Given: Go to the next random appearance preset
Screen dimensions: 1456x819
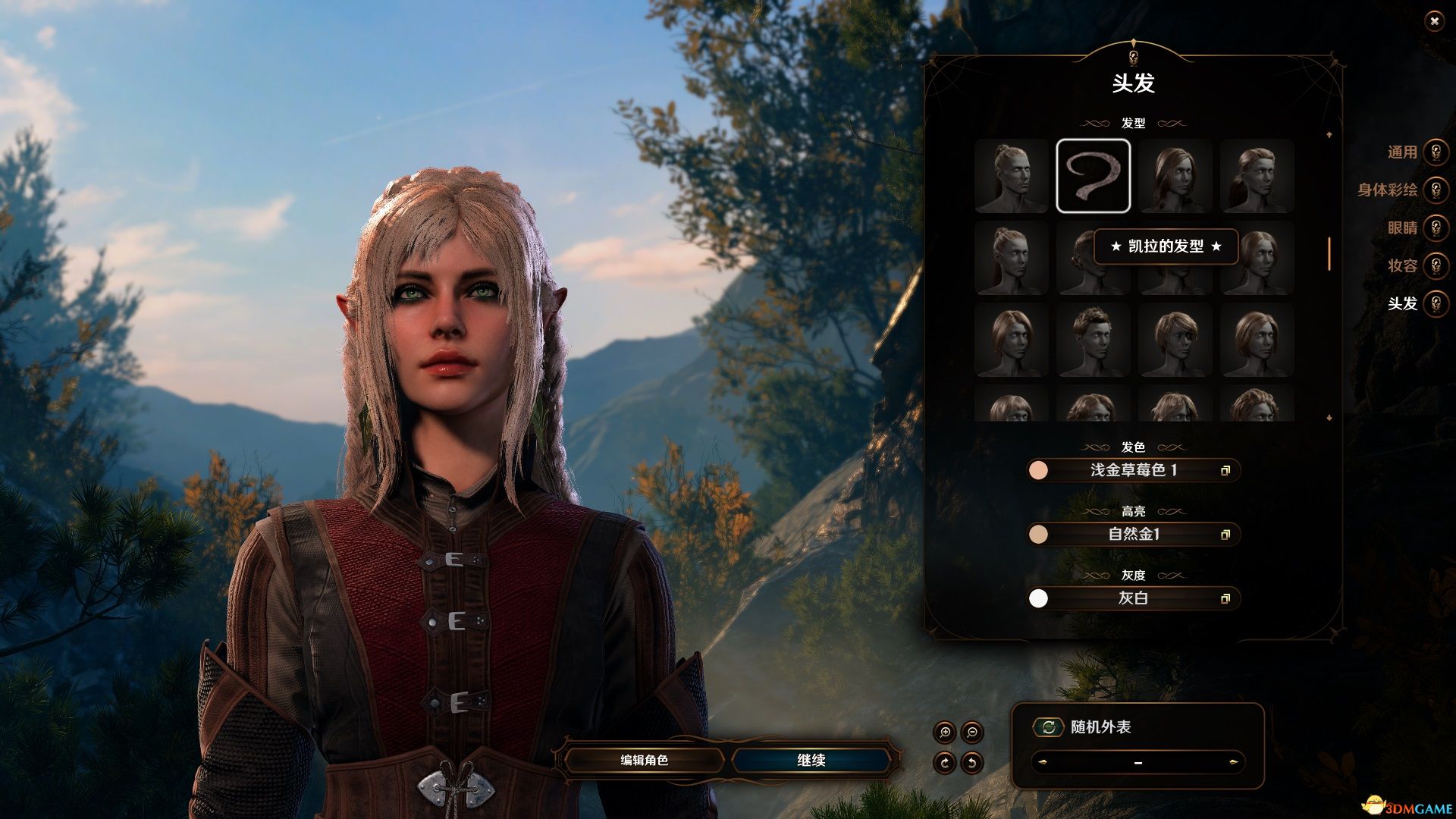Looking at the screenshot, I should point(1234,762).
